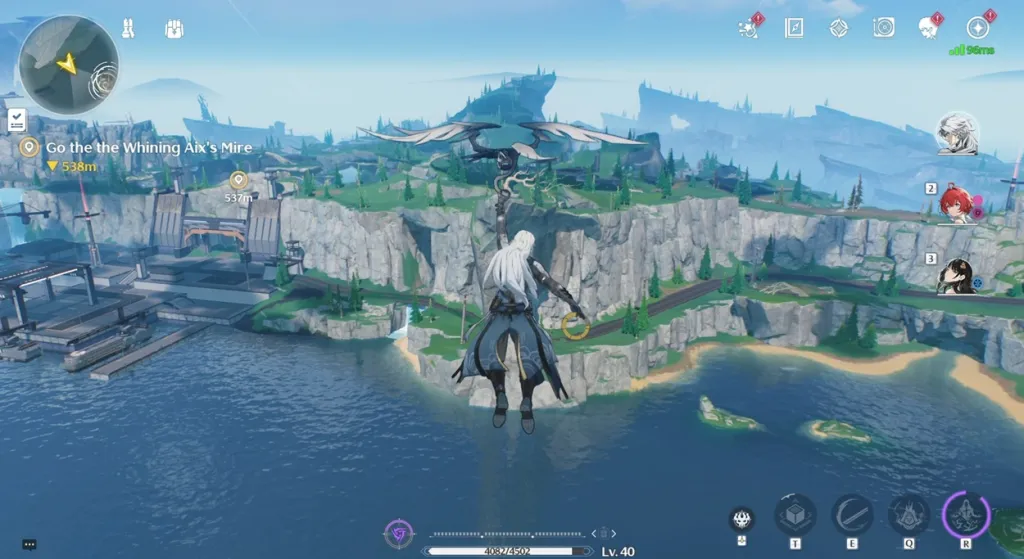Switch to the dark-haired party member
This screenshot has height=559, width=1024.
coord(956,276)
